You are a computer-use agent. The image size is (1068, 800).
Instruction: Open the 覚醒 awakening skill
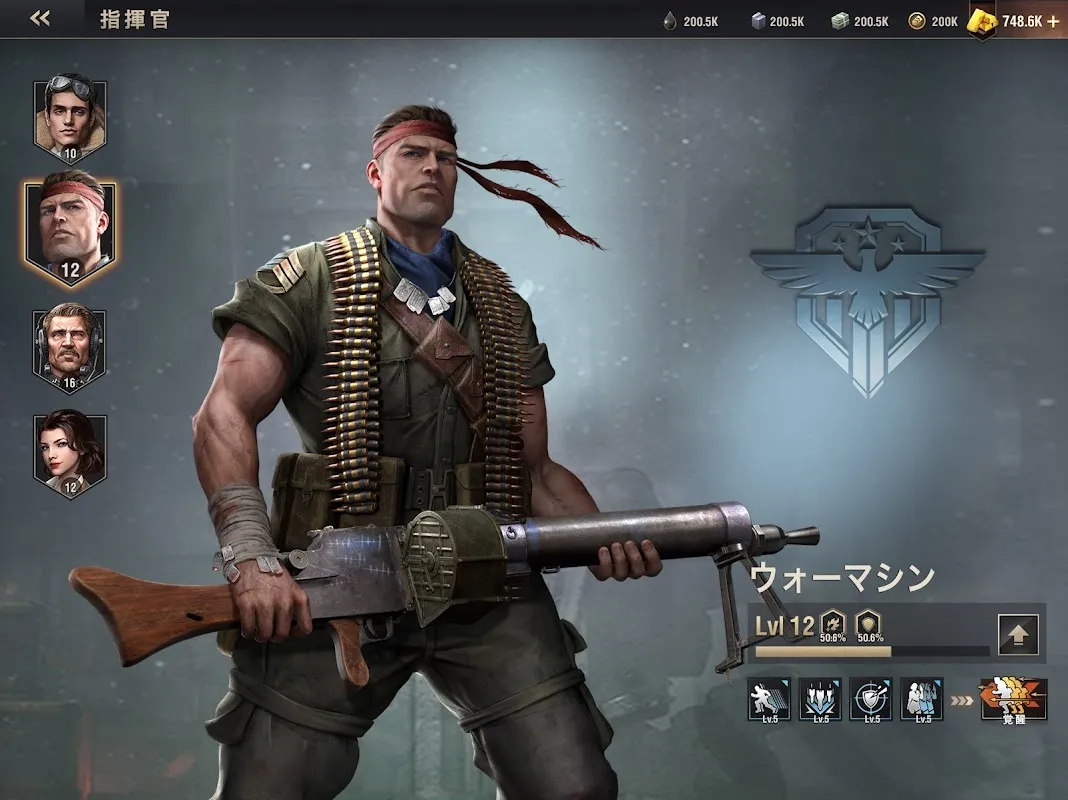(x=1014, y=699)
